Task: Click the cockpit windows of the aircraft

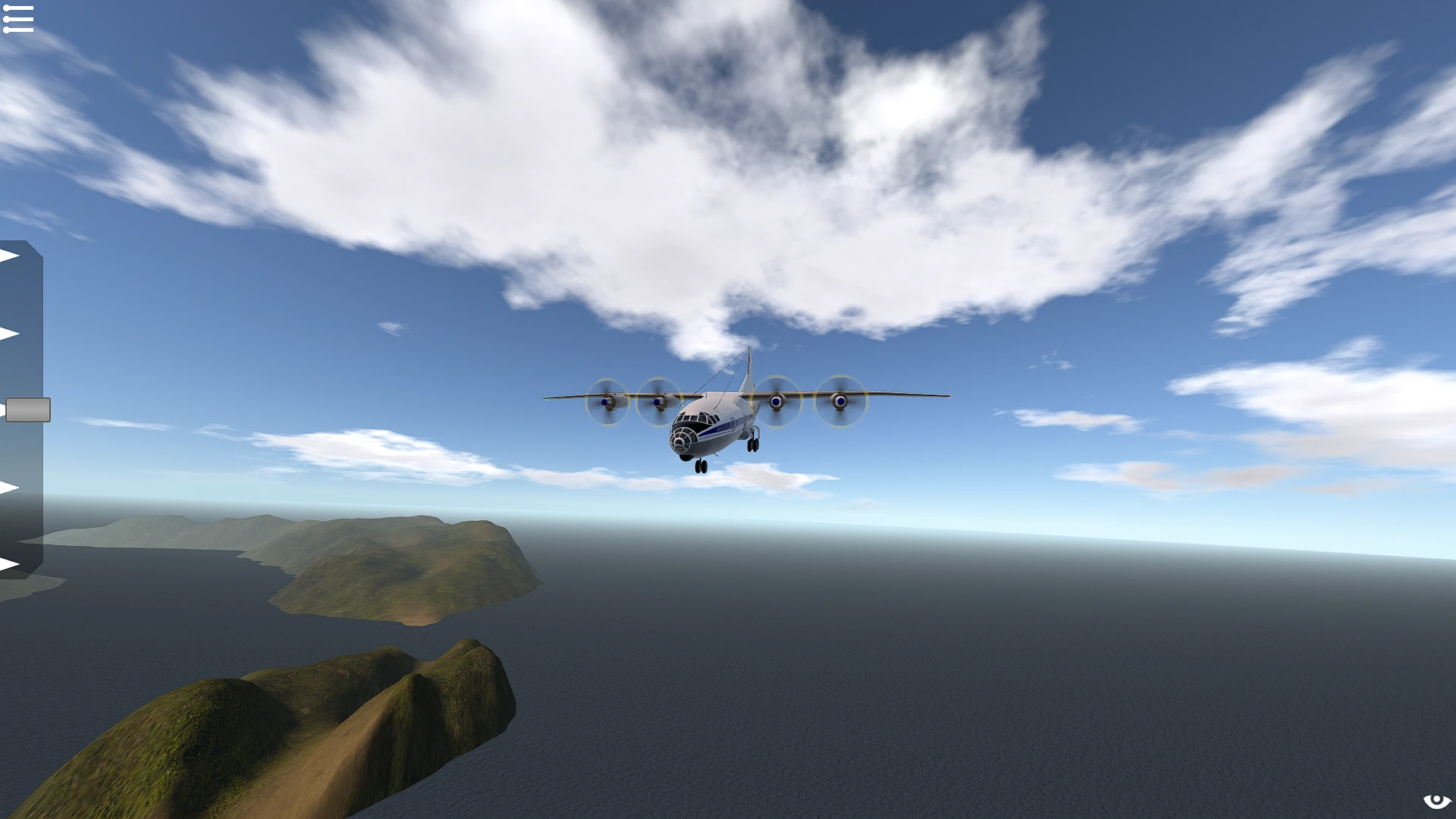Action: click(695, 418)
